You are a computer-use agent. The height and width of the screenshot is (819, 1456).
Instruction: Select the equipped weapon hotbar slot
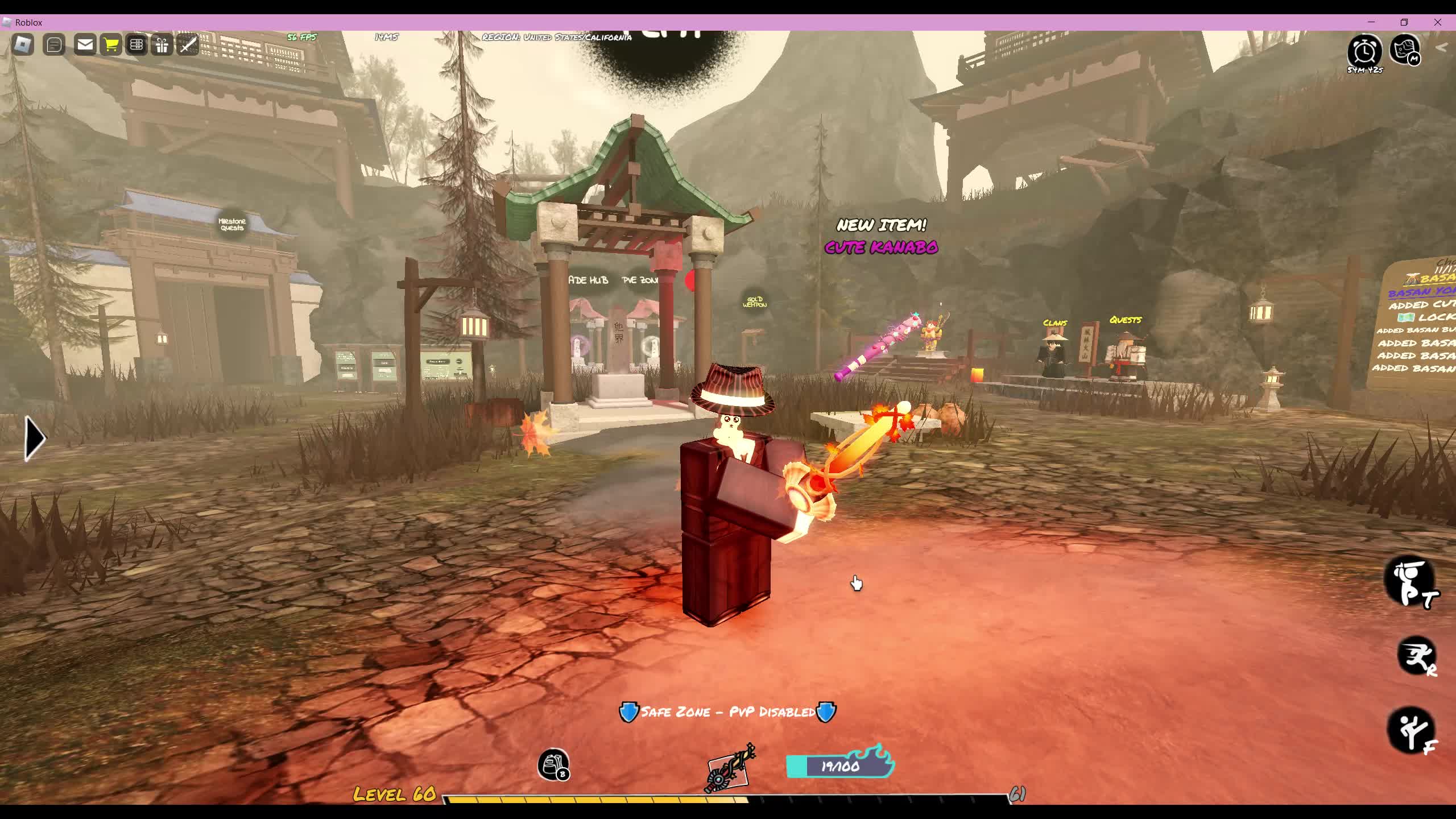click(x=730, y=768)
